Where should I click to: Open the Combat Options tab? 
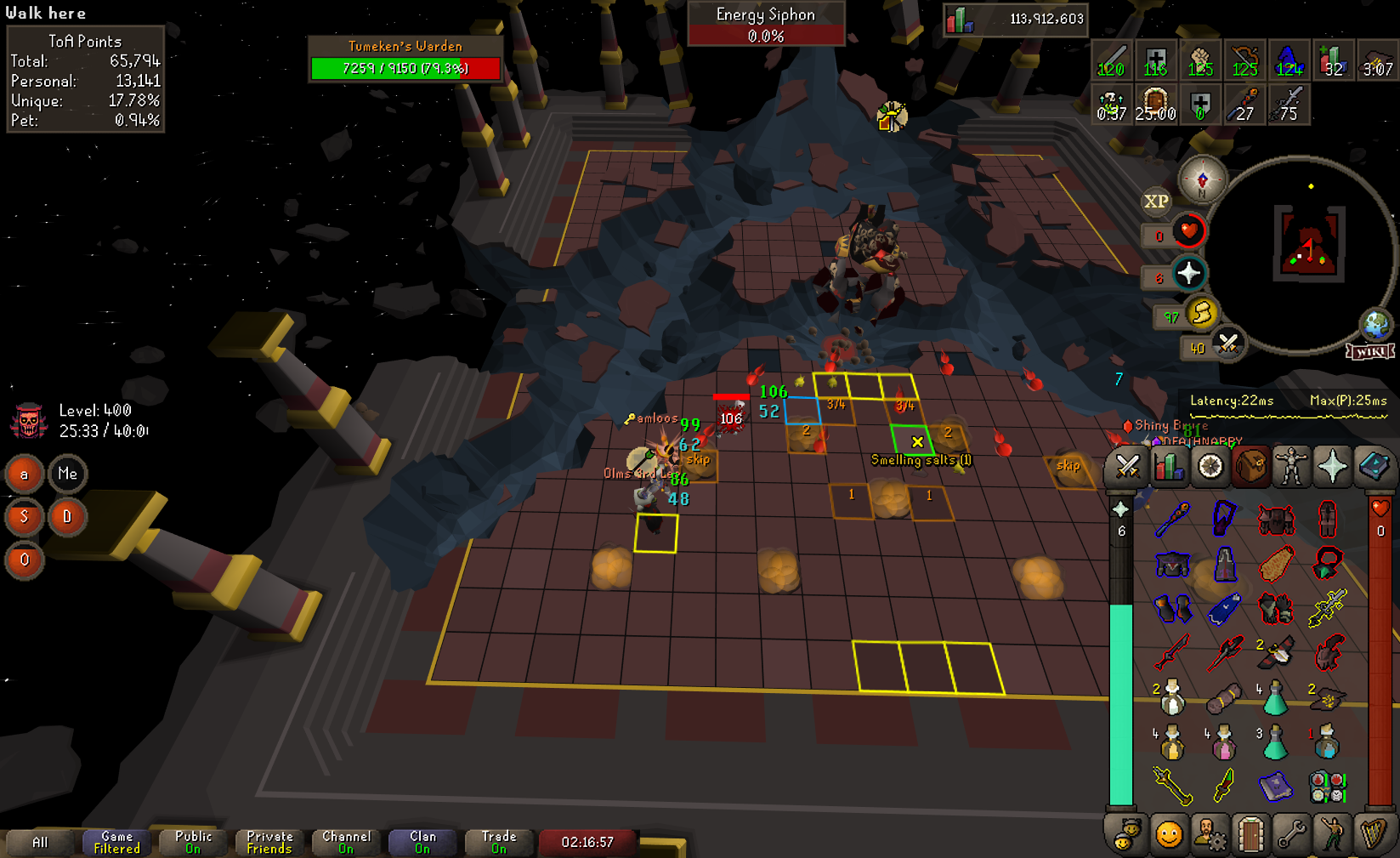point(1127,467)
